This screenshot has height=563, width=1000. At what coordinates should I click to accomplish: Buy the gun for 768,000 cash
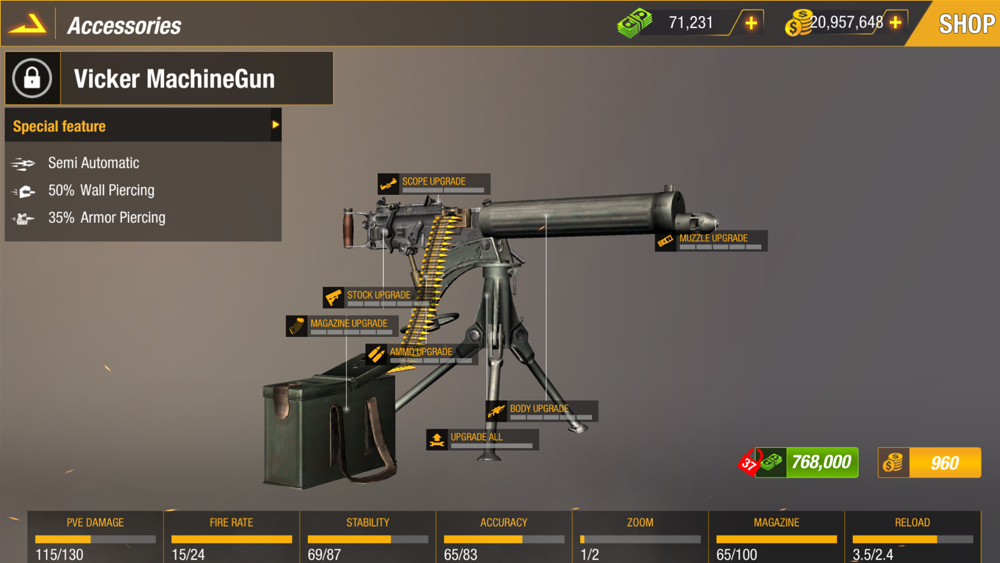(x=808, y=462)
